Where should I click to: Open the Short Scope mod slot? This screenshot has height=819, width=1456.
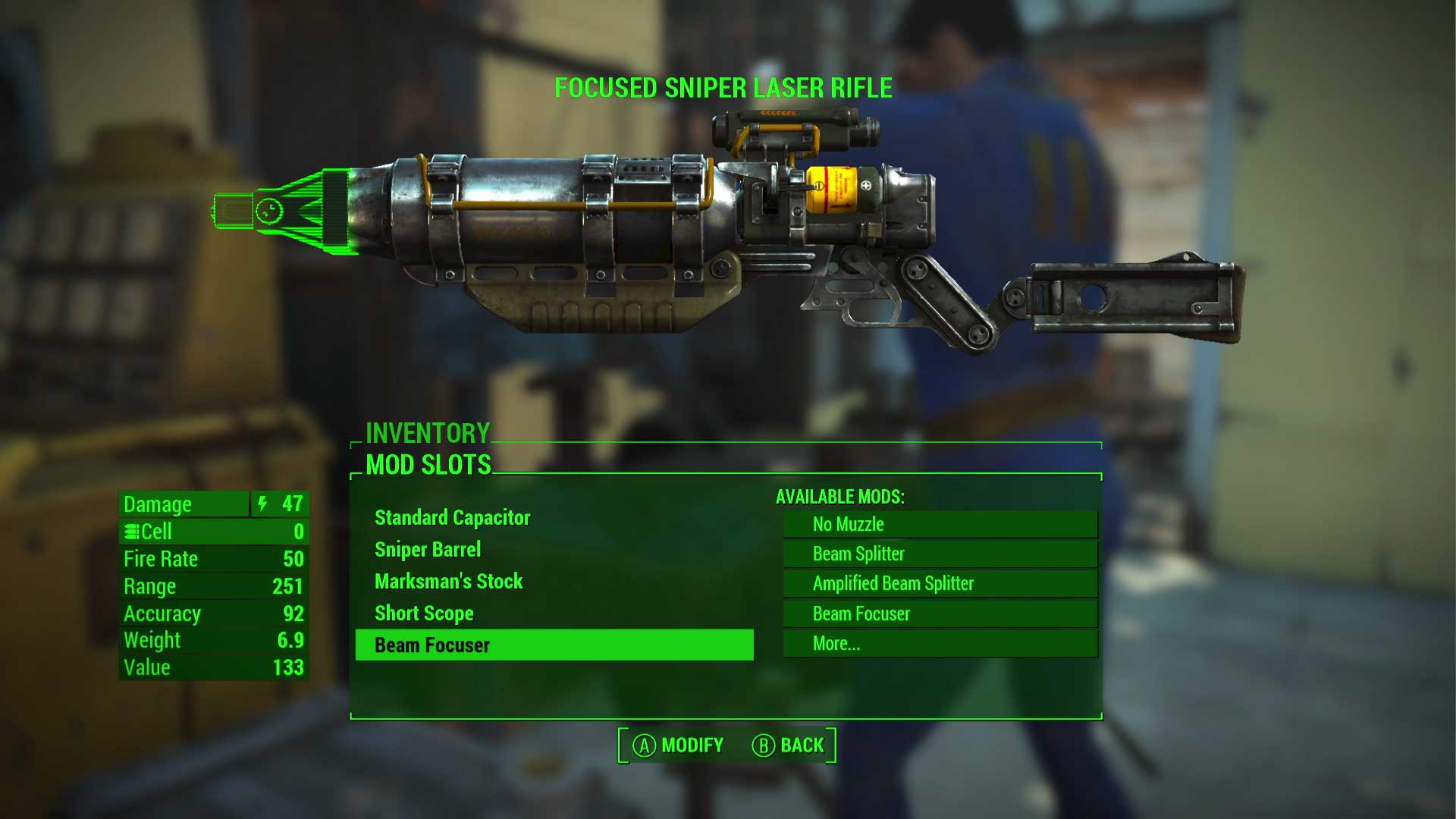(423, 613)
